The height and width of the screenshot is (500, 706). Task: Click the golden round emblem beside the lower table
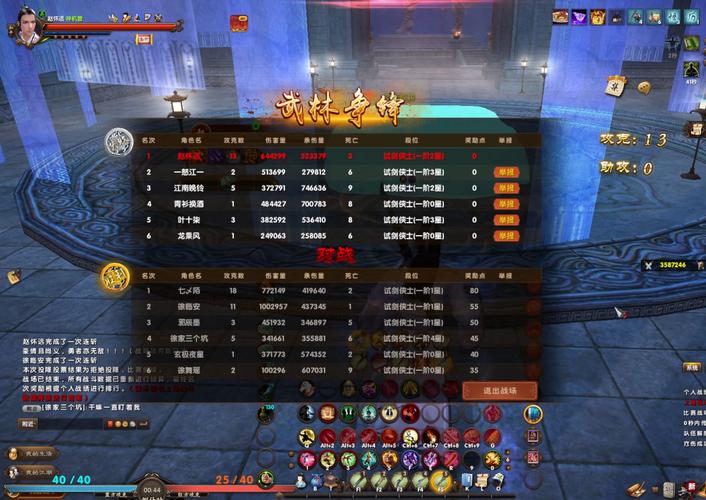[114, 274]
